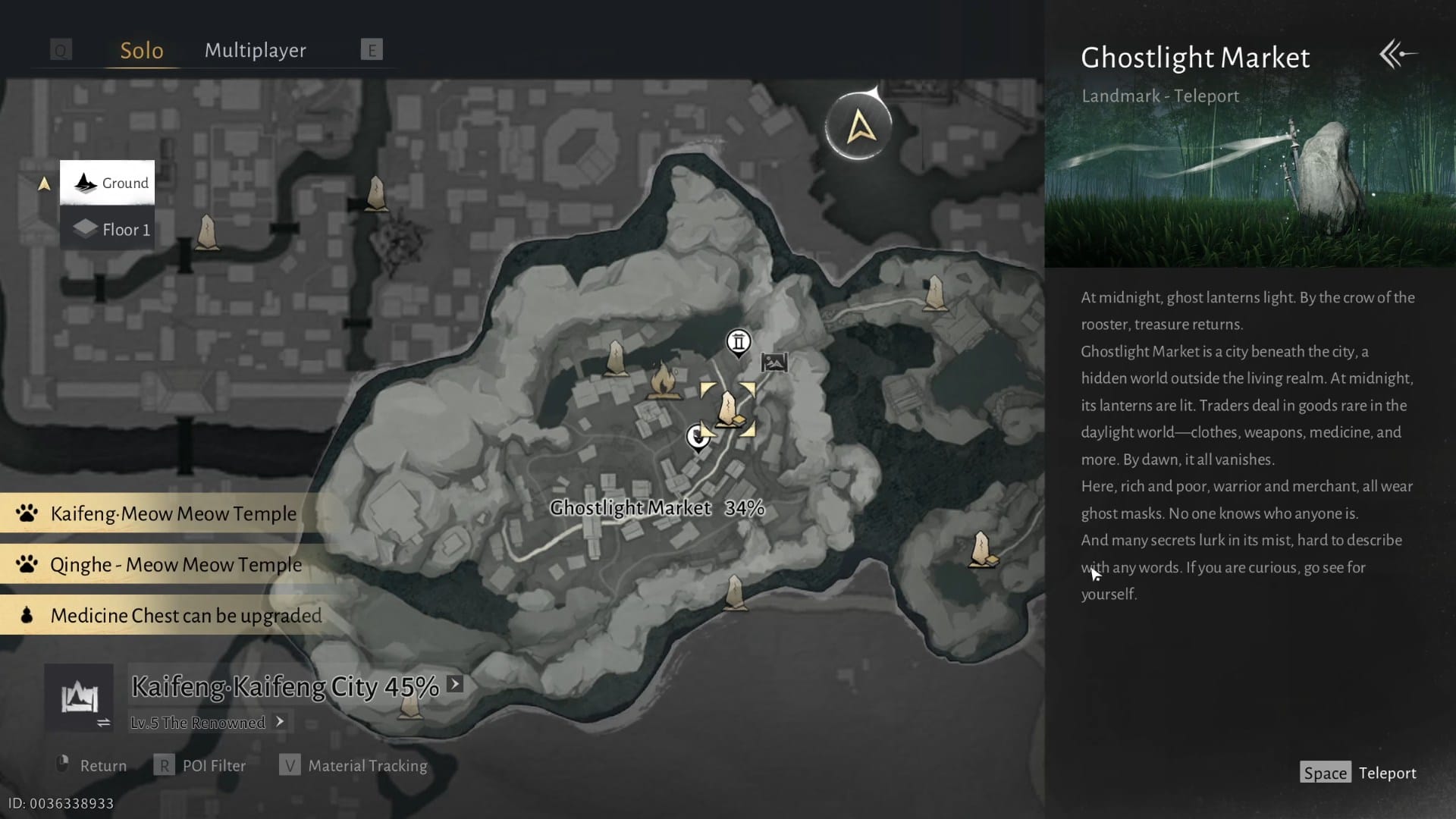
Task: Collapse the Ghostlight Market info panel
Action: pos(1398,55)
